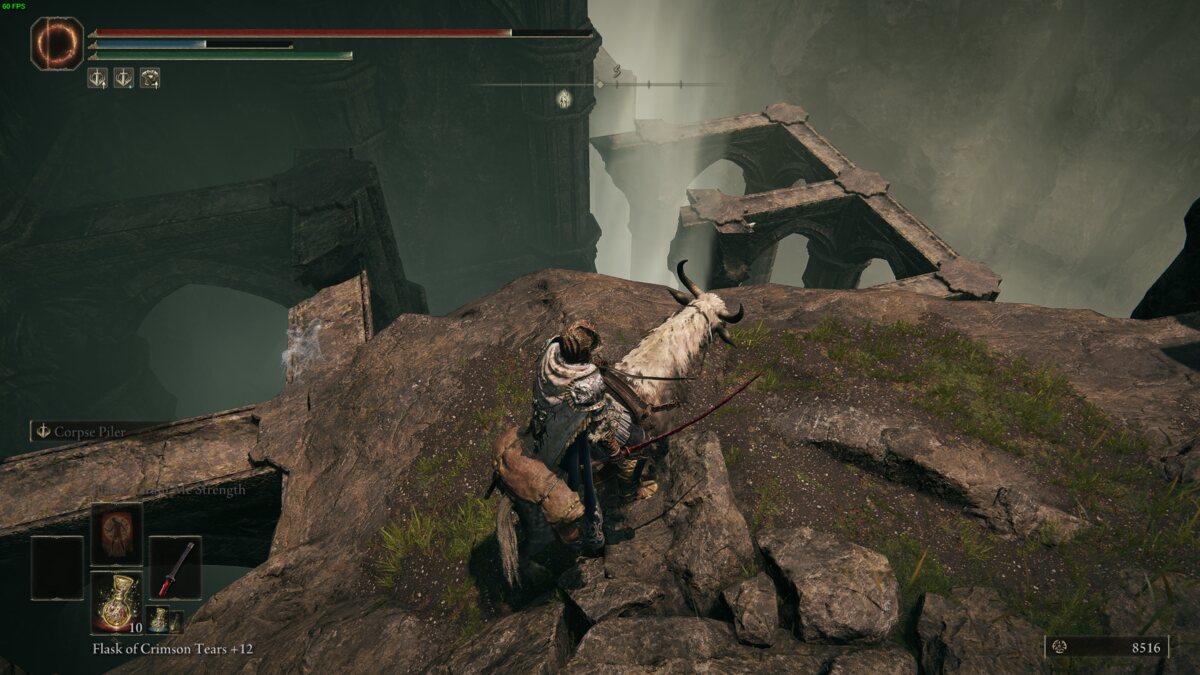Click the compass bar's glowing site marker
Screen dimensions: 1200x675
pos(564,98)
